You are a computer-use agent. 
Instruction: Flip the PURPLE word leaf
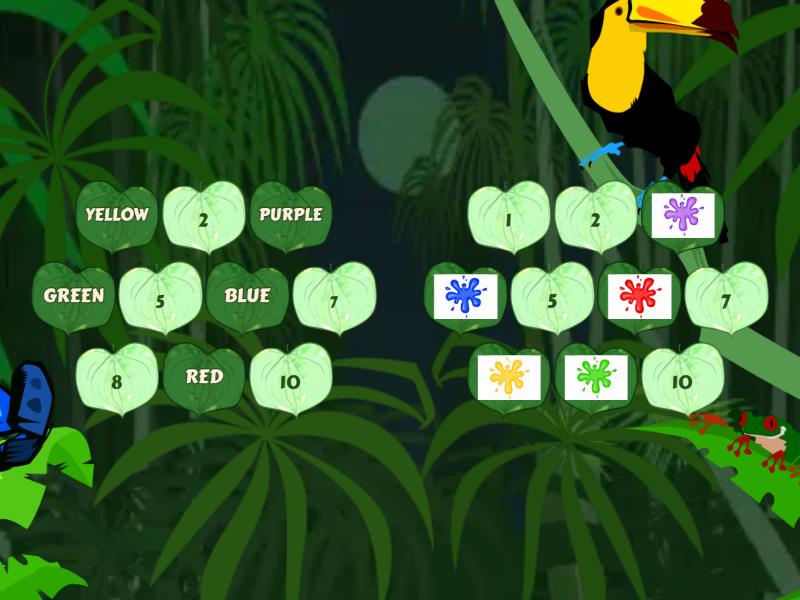(290, 215)
